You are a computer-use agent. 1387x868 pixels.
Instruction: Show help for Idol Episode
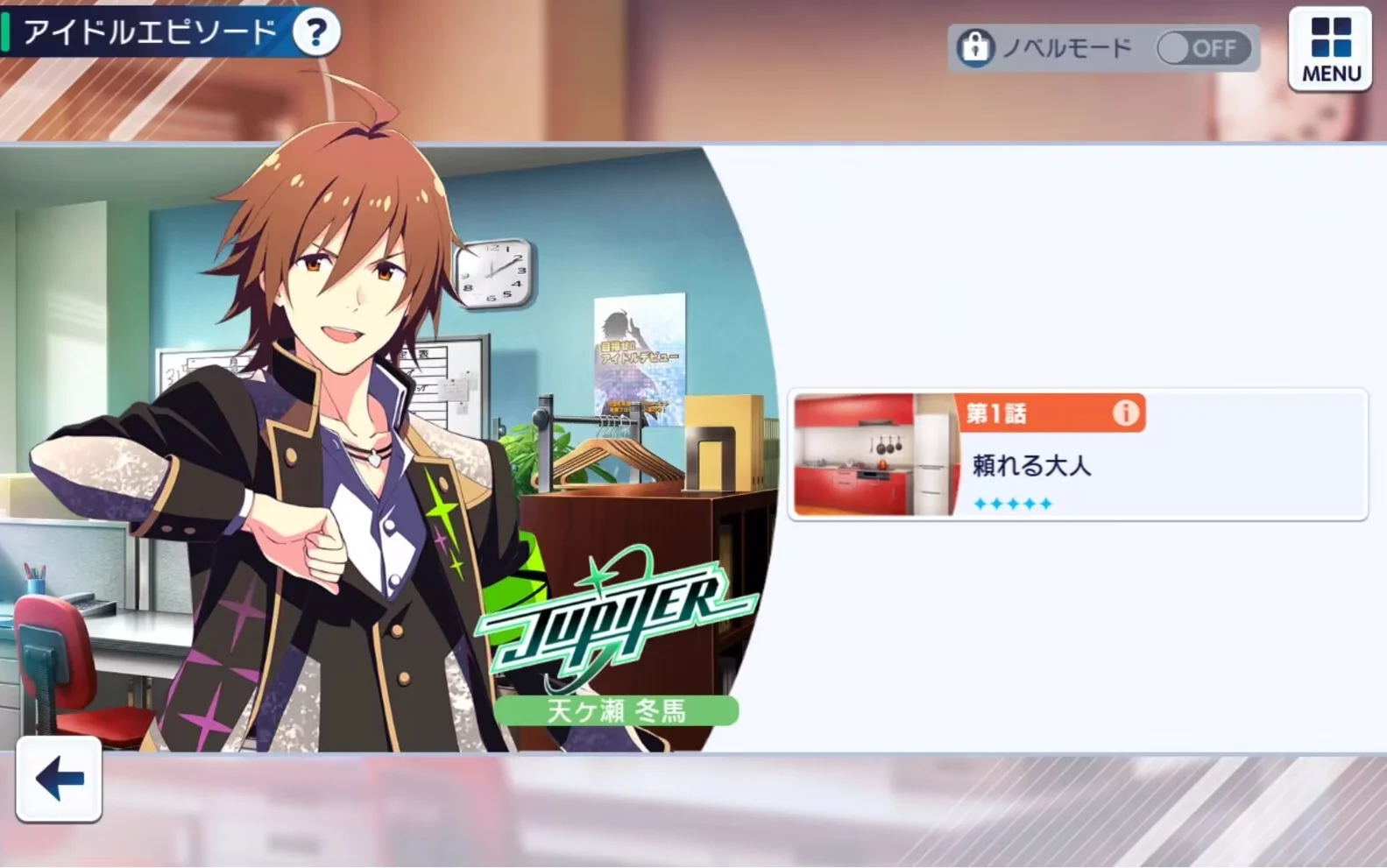315,33
